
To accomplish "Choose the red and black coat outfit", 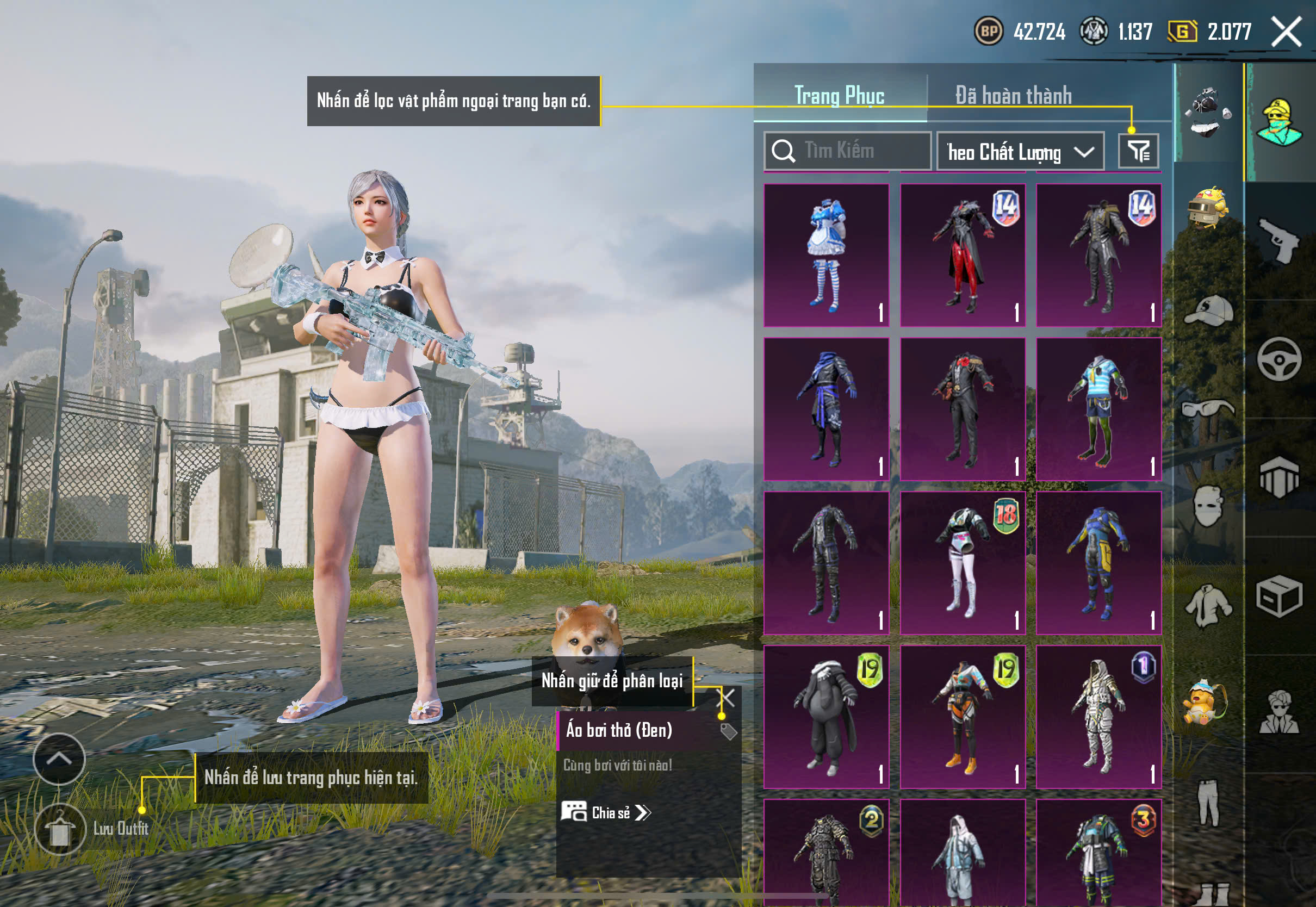I will click(963, 255).
